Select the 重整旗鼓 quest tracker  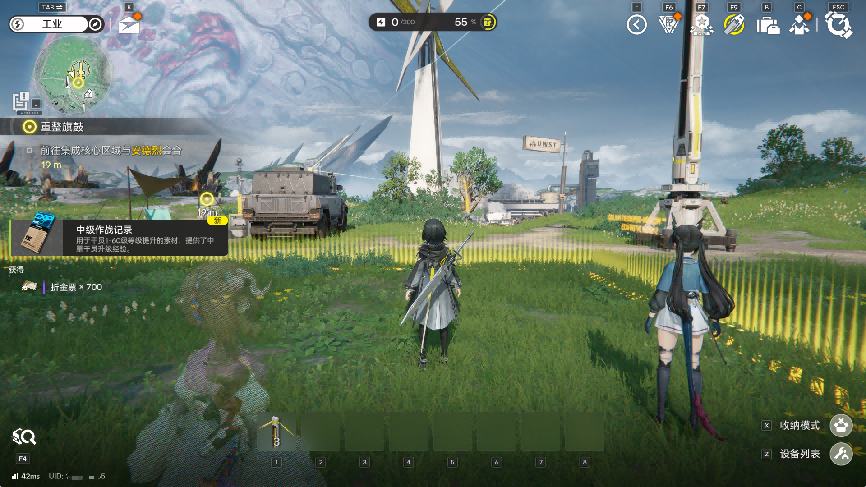coord(60,127)
